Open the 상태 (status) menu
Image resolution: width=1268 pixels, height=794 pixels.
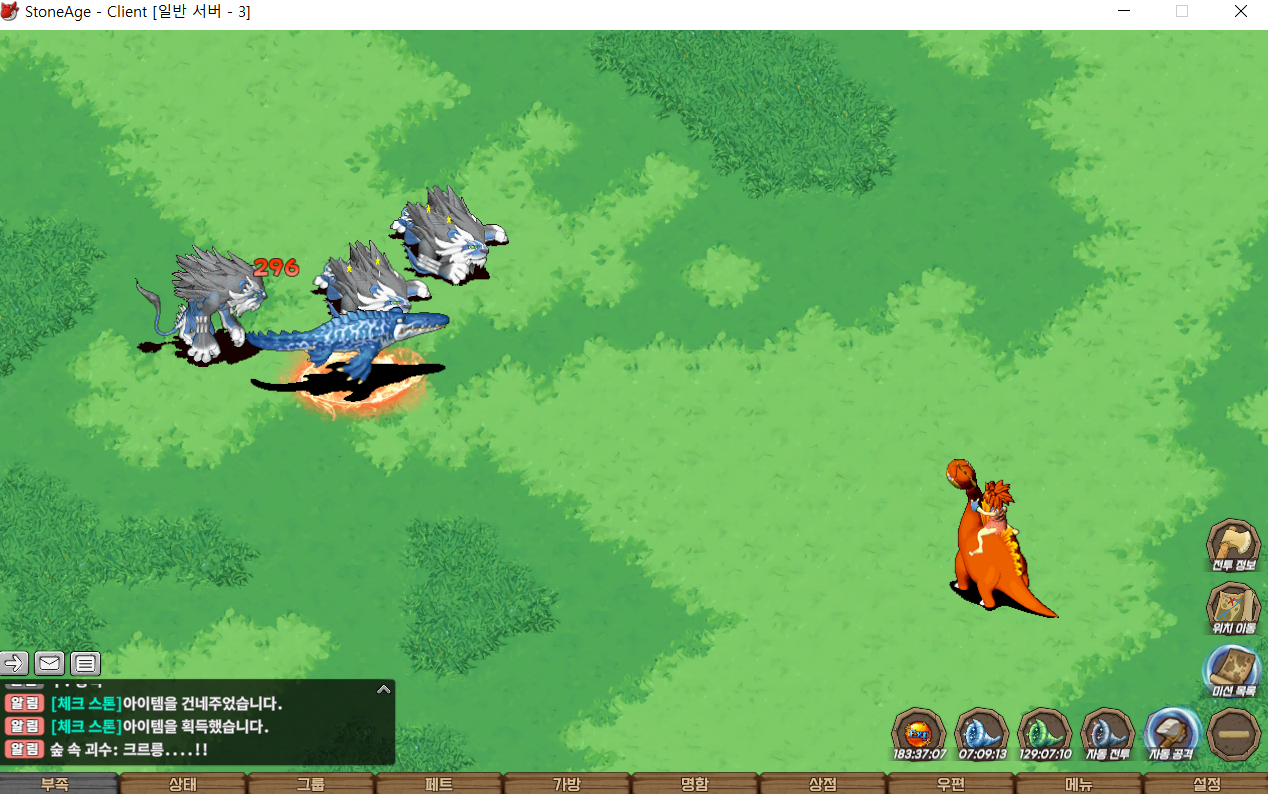pyautogui.click(x=183, y=784)
